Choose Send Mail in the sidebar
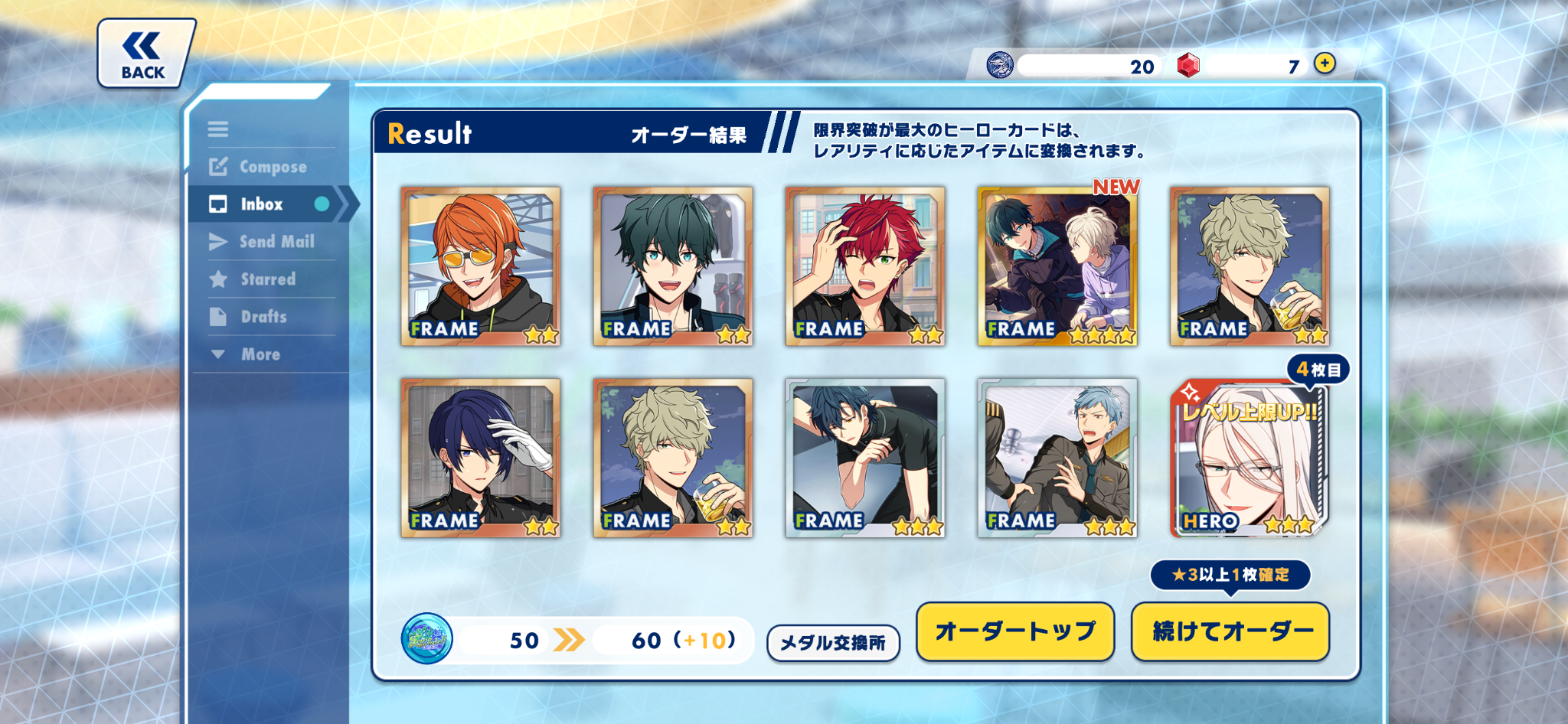Screen dimensions: 1568x724 pyautogui.click(x=276, y=242)
